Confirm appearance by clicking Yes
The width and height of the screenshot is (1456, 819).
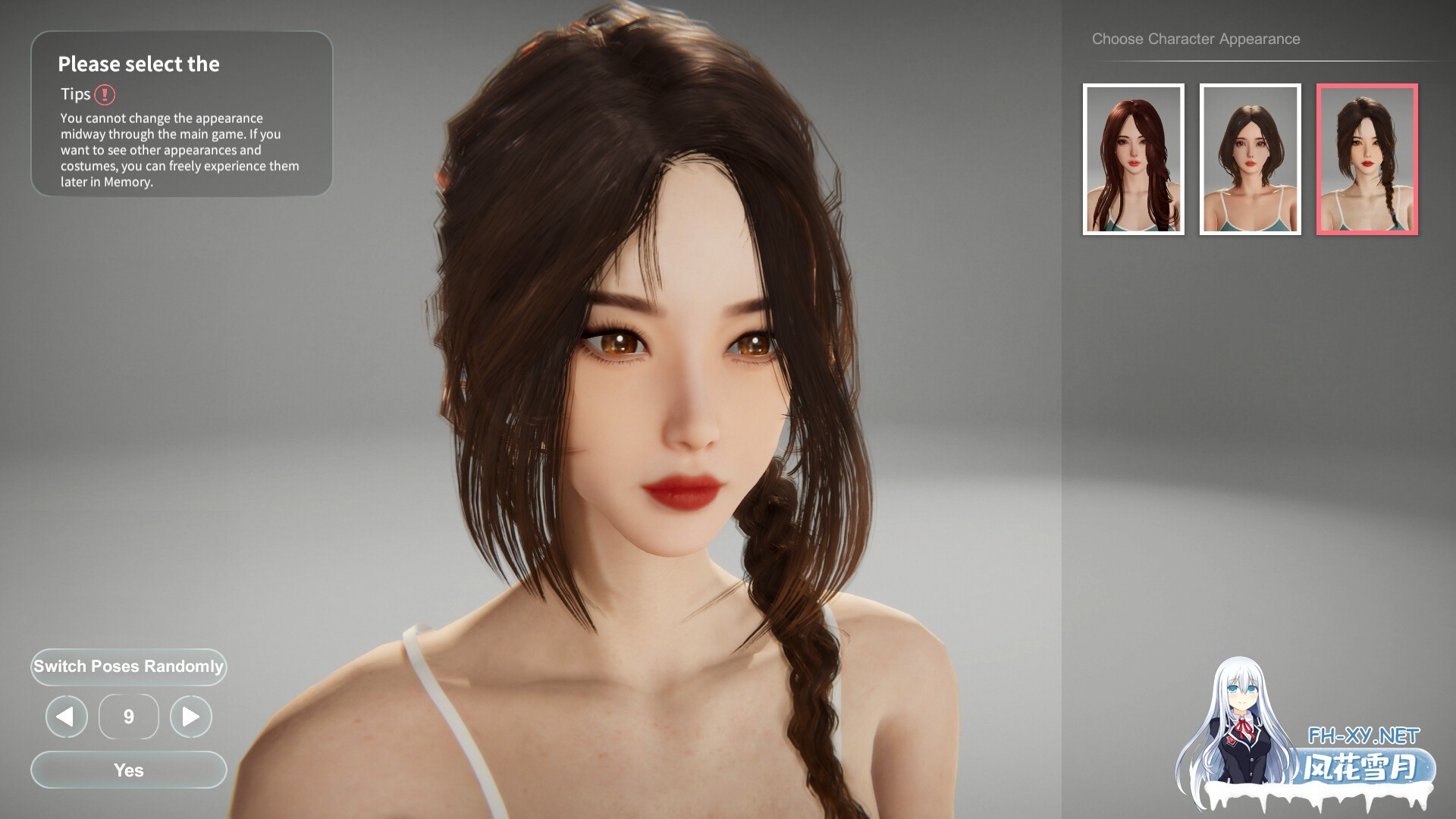pos(128,770)
